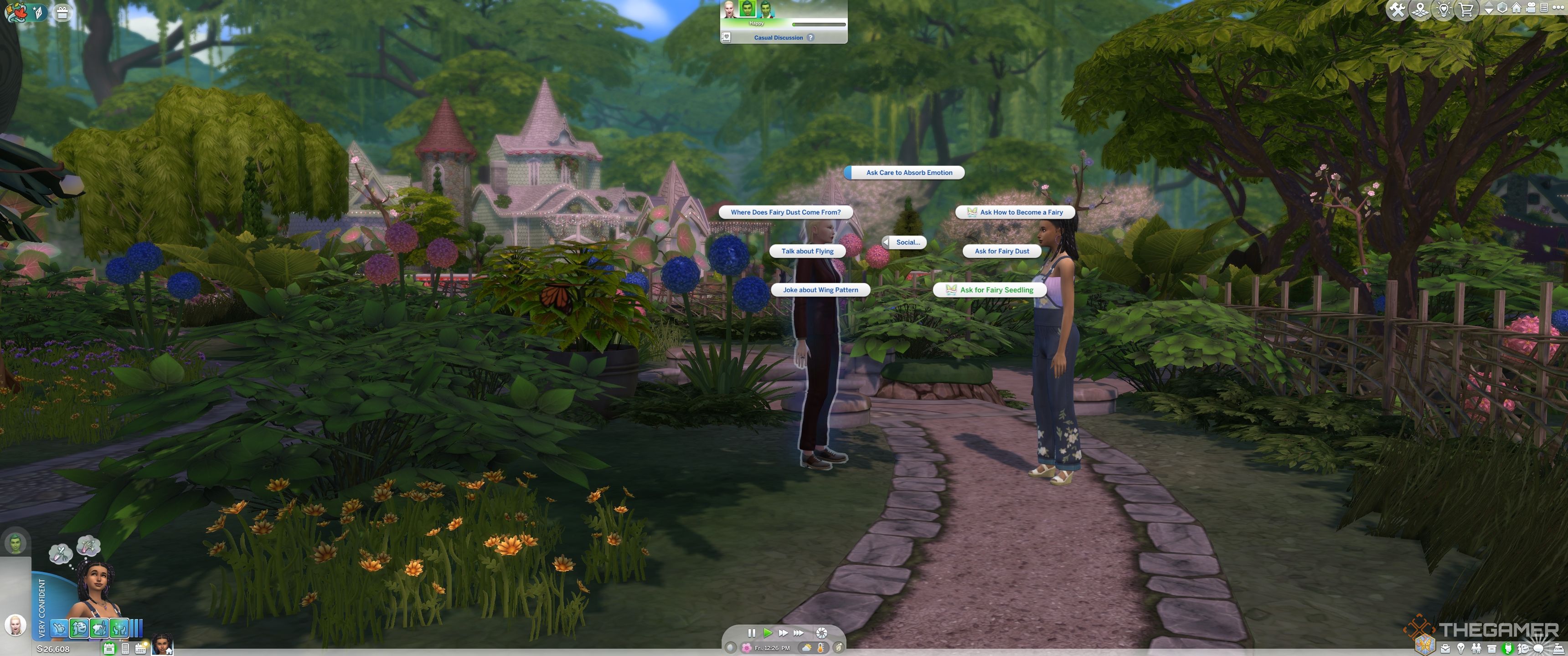Open Build Mode with hammer and wrench icon
The height and width of the screenshot is (656, 1568).
click(1397, 10)
